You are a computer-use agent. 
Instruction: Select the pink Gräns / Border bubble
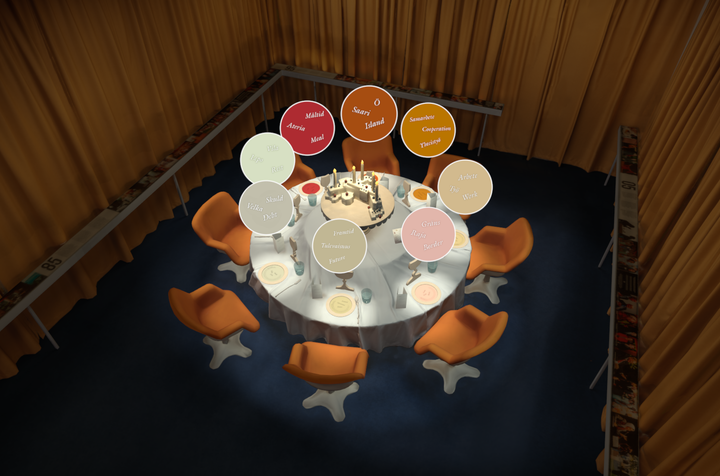click(428, 234)
